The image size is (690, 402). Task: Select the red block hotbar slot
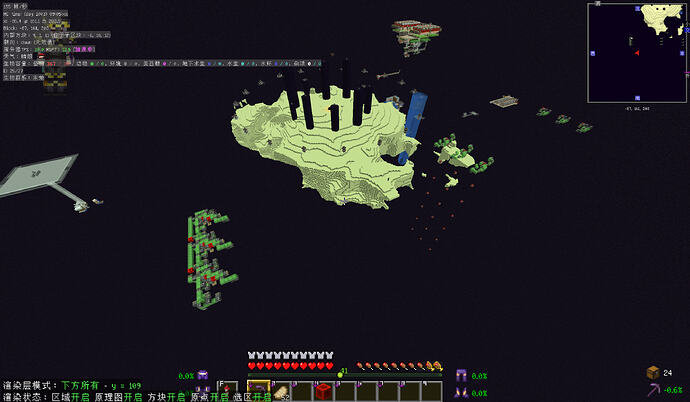[323, 391]
